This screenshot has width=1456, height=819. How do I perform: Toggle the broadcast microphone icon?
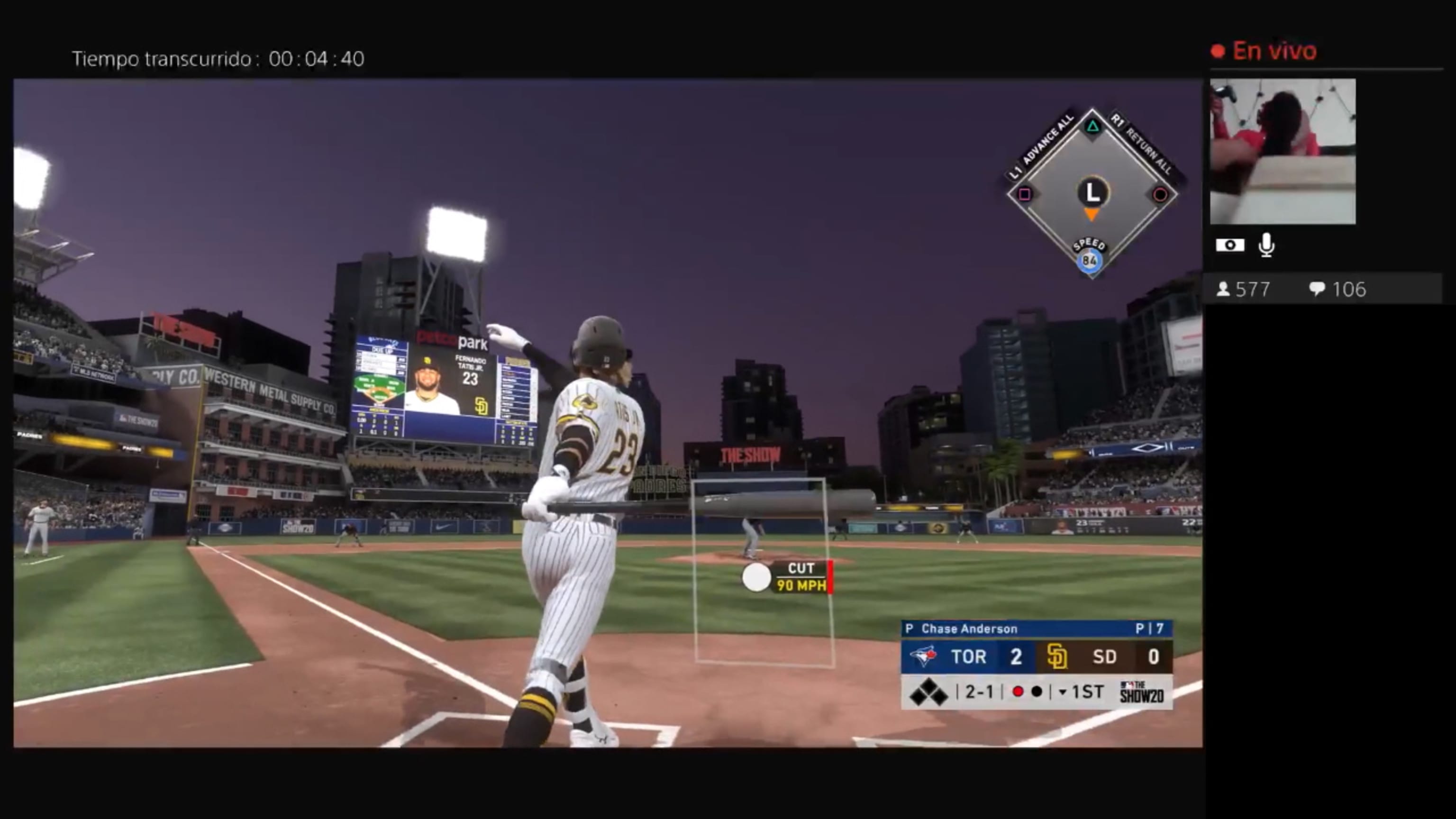[x=1266, y=246]
